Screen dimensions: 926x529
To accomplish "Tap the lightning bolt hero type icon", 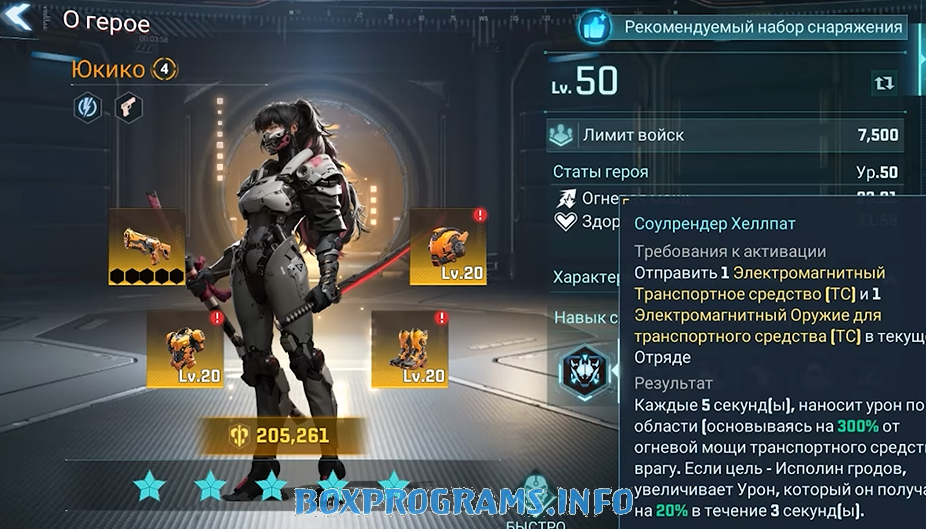I will point(88,107).
